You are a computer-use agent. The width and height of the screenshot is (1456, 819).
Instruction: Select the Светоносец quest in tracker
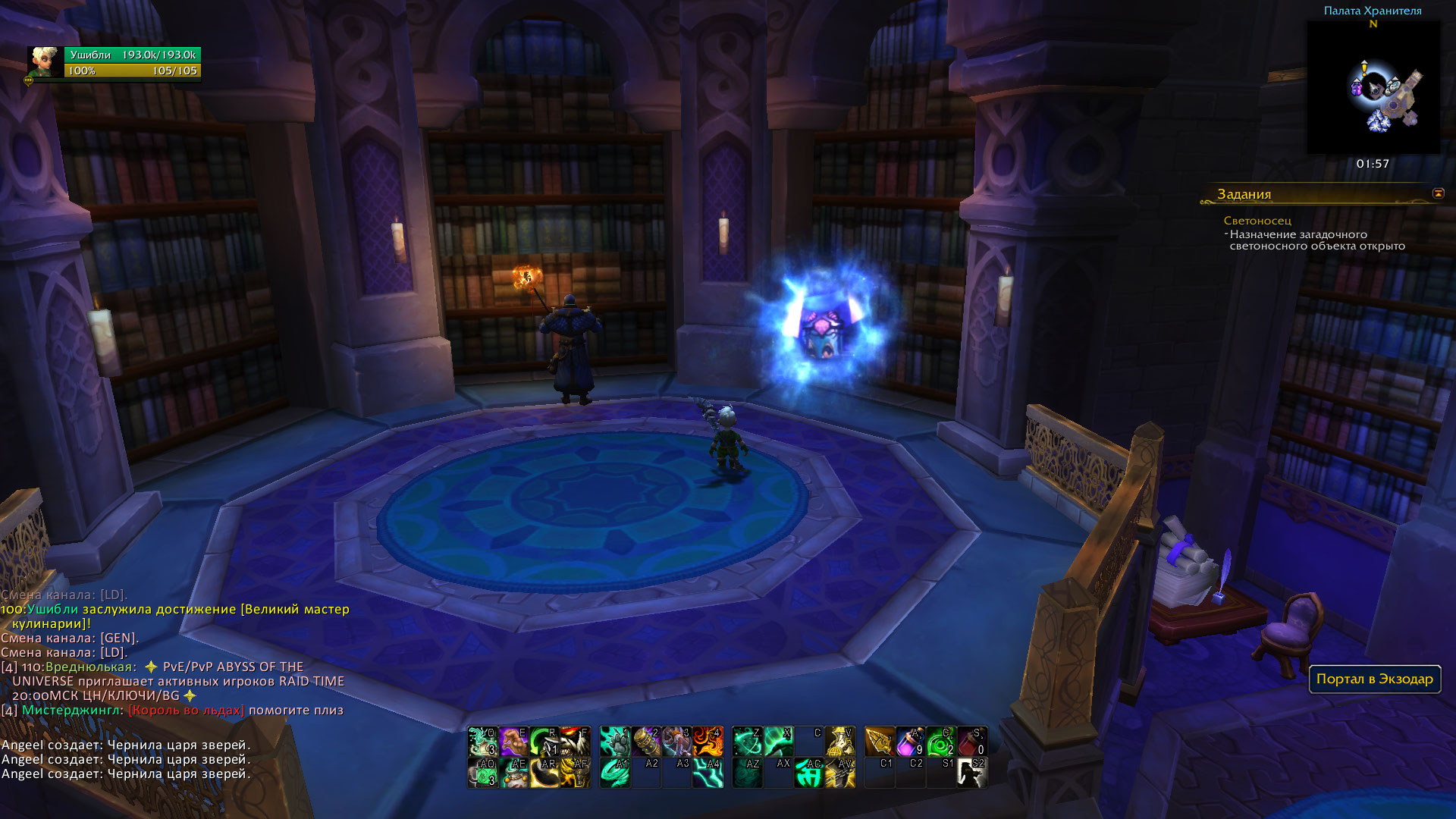click(1257, 221)
